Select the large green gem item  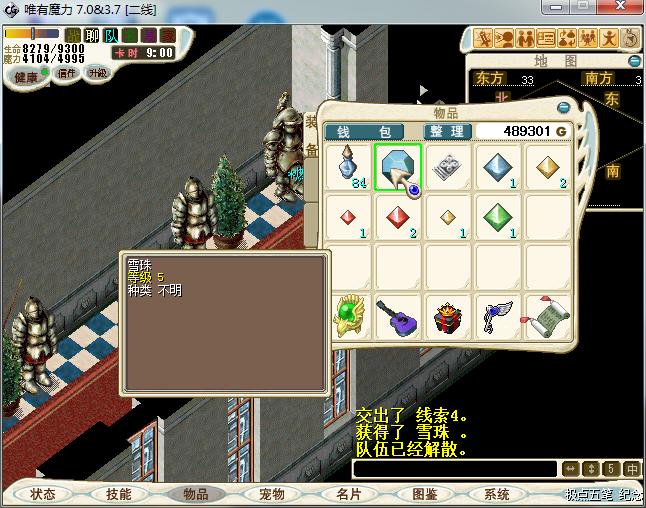pos(497,216)
